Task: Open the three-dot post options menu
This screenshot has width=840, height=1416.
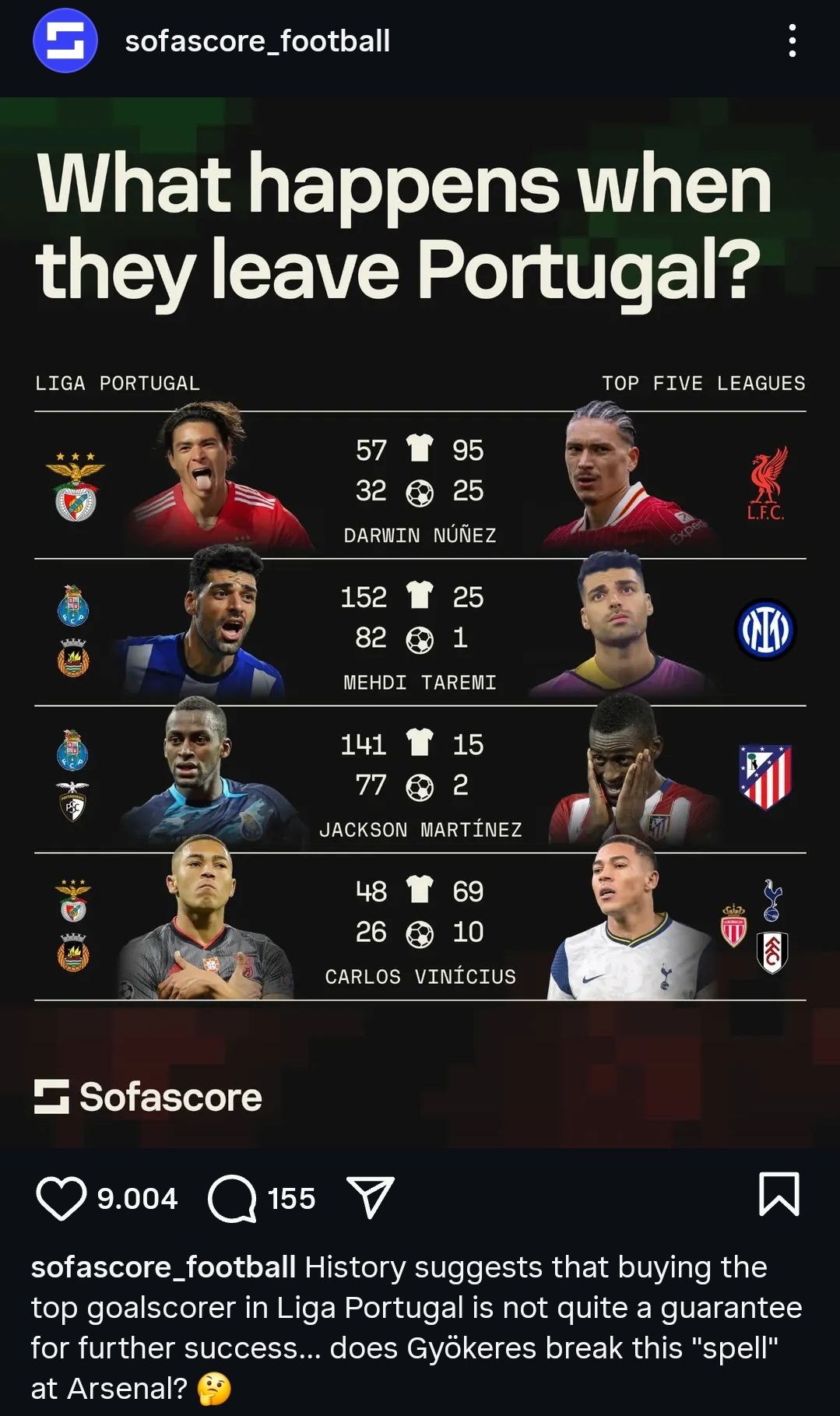Action: point(792,40)
